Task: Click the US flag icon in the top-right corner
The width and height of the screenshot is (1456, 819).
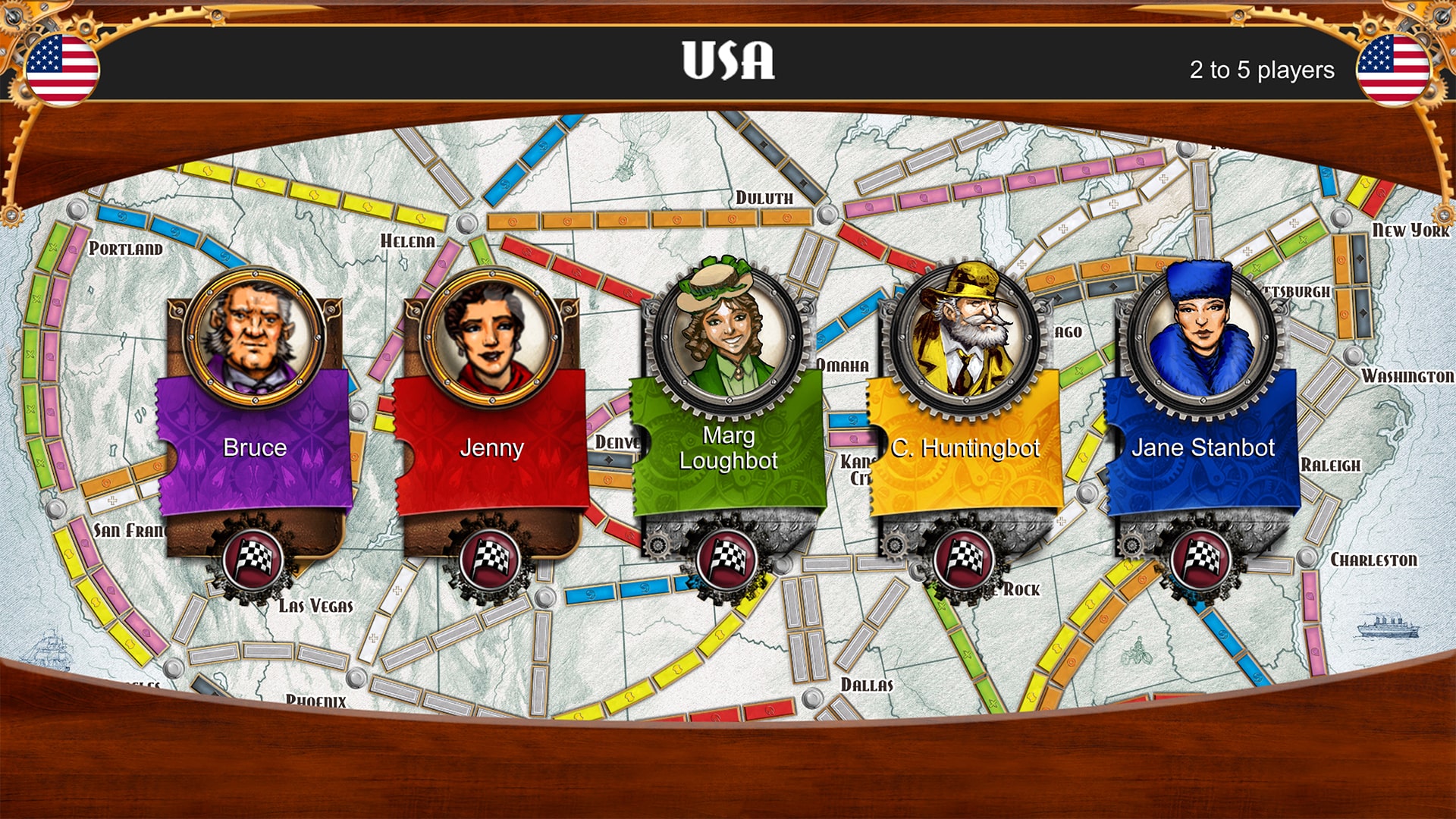Action: (x=1394, y=71)
